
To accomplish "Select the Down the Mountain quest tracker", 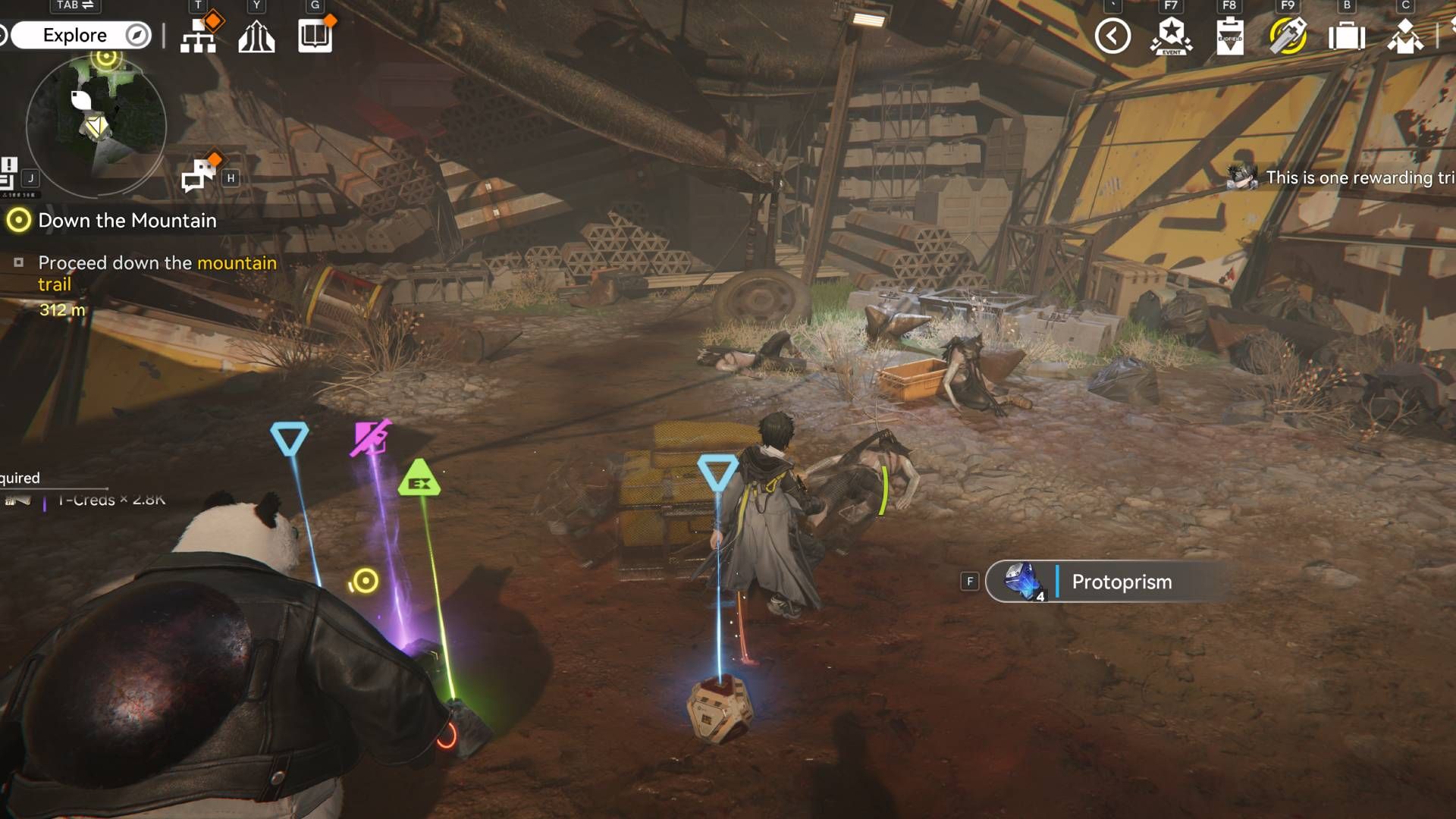I will coord(127,221).
